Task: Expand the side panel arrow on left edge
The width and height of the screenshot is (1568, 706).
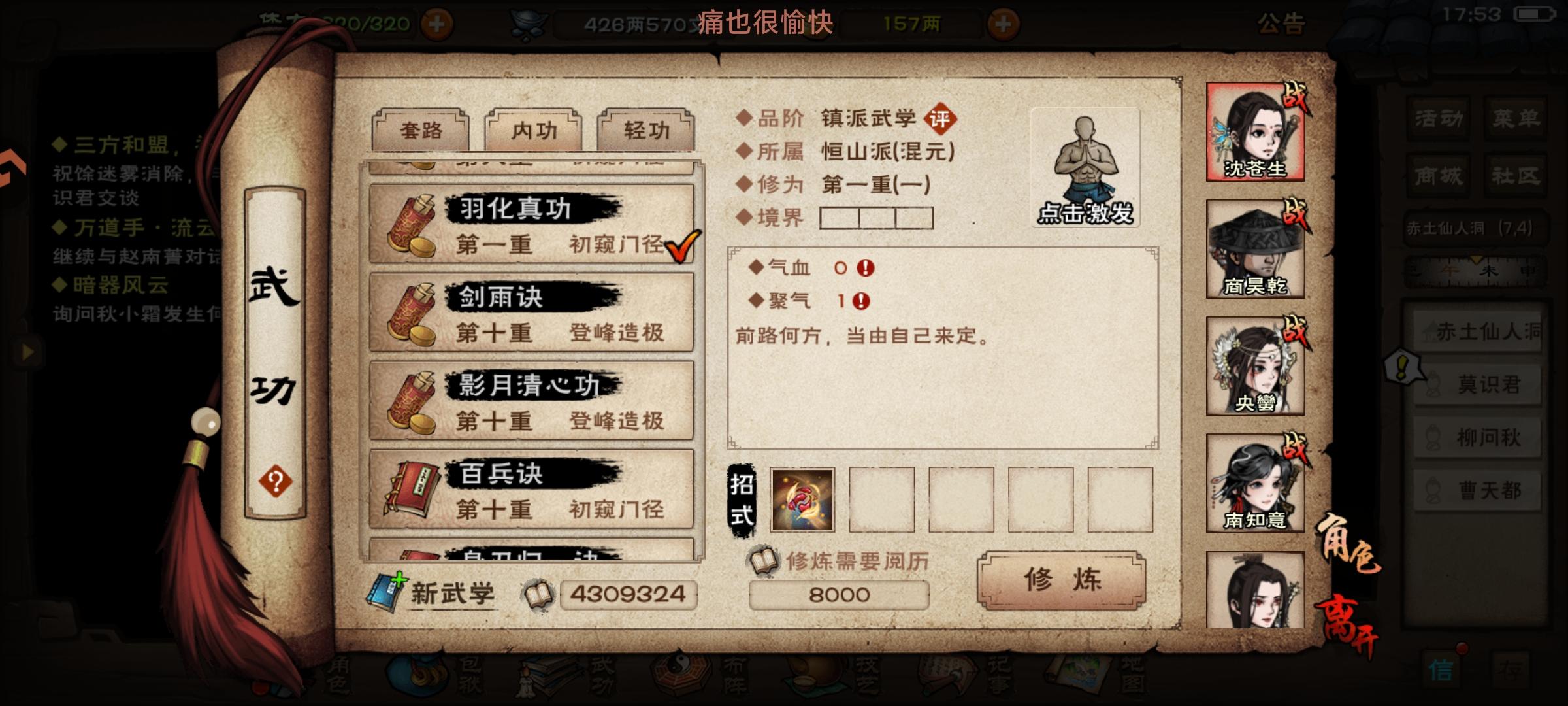Action: coord(27,353)
